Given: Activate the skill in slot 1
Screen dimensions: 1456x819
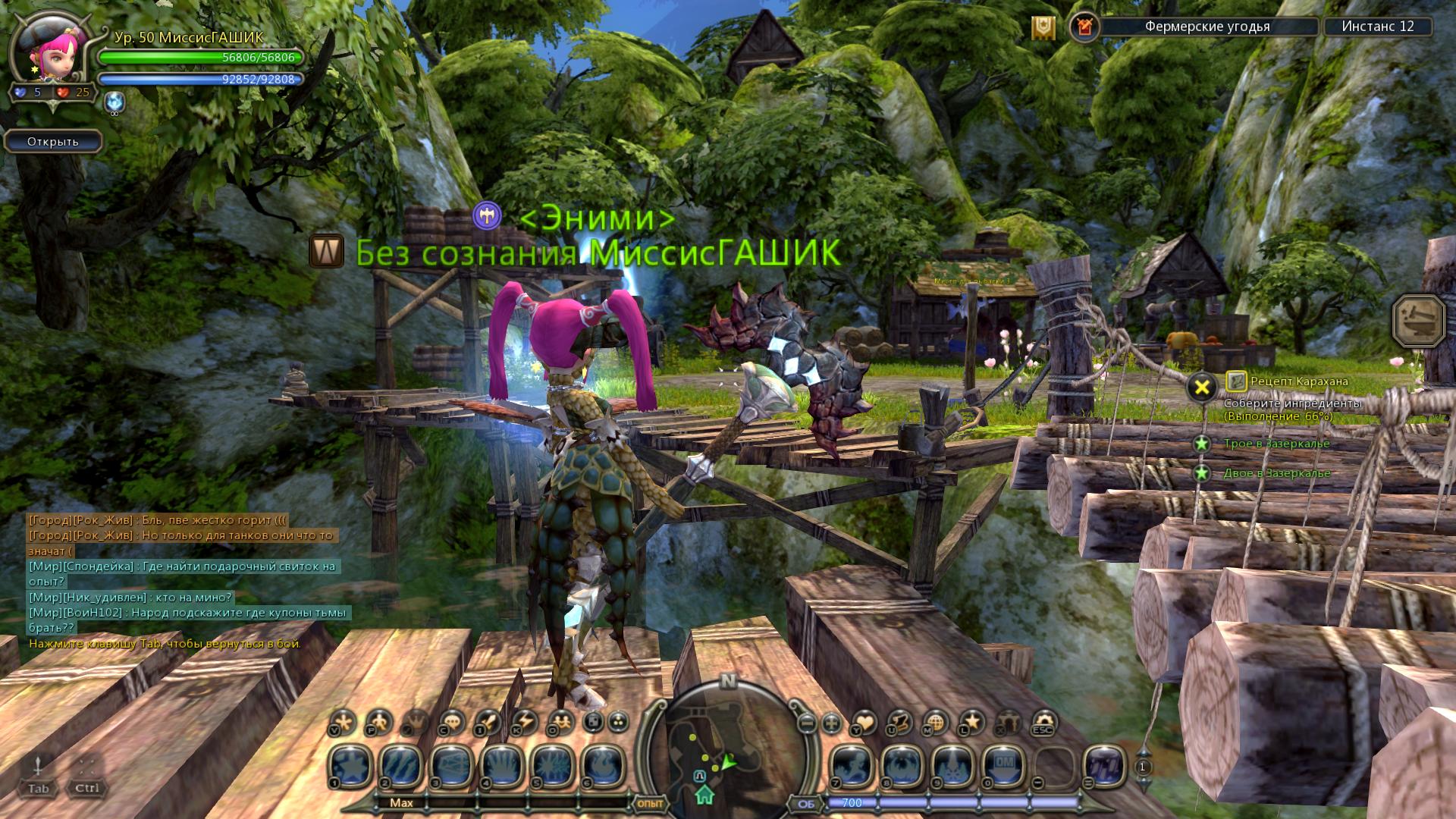Looking at the screenshot, I should coord(351,764).
